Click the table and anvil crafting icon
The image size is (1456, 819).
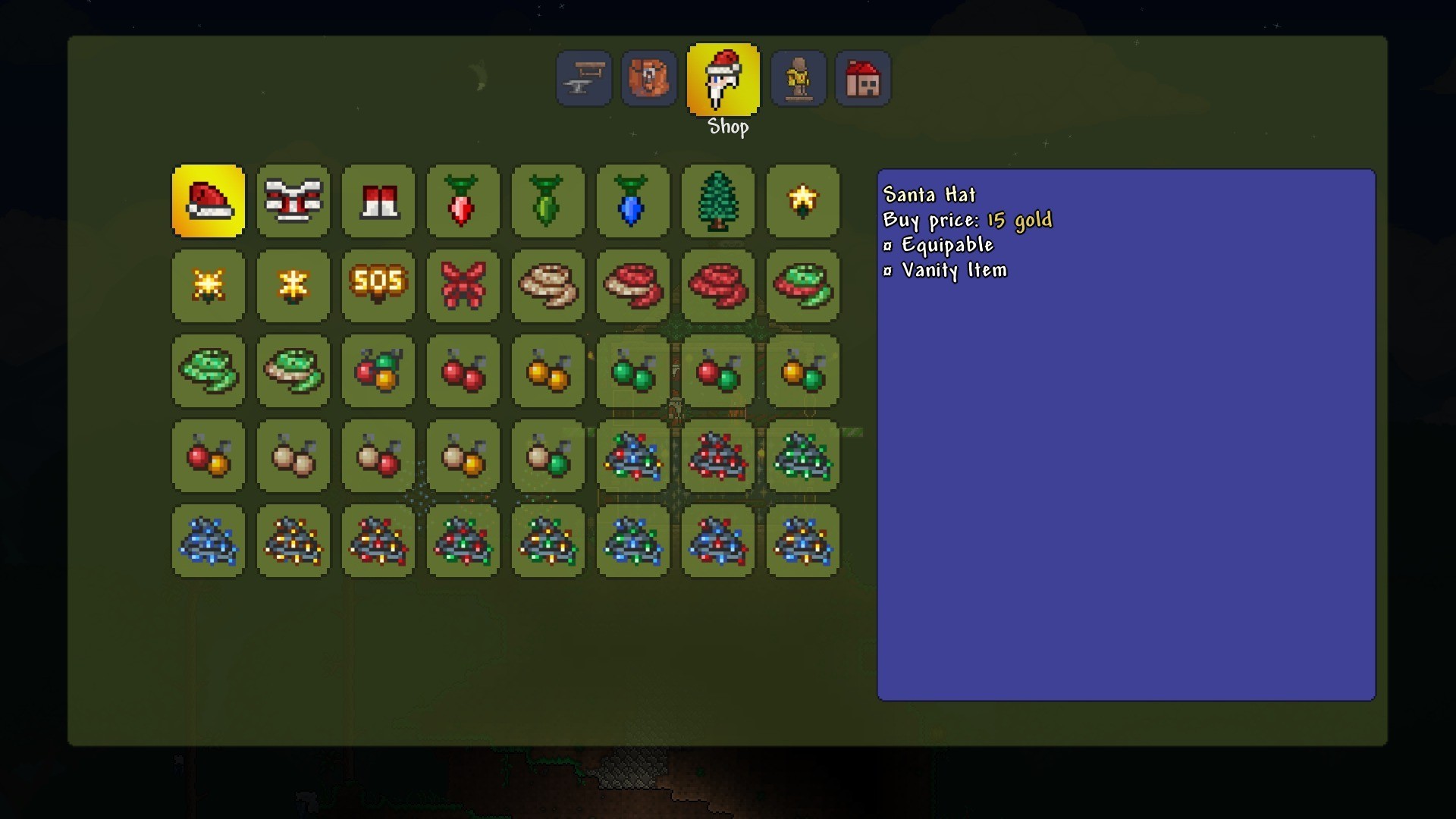tap(583, 78)
